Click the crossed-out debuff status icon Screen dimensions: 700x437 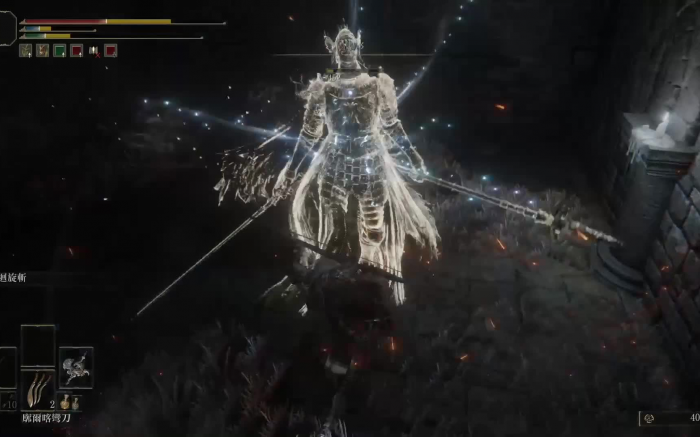93,50
